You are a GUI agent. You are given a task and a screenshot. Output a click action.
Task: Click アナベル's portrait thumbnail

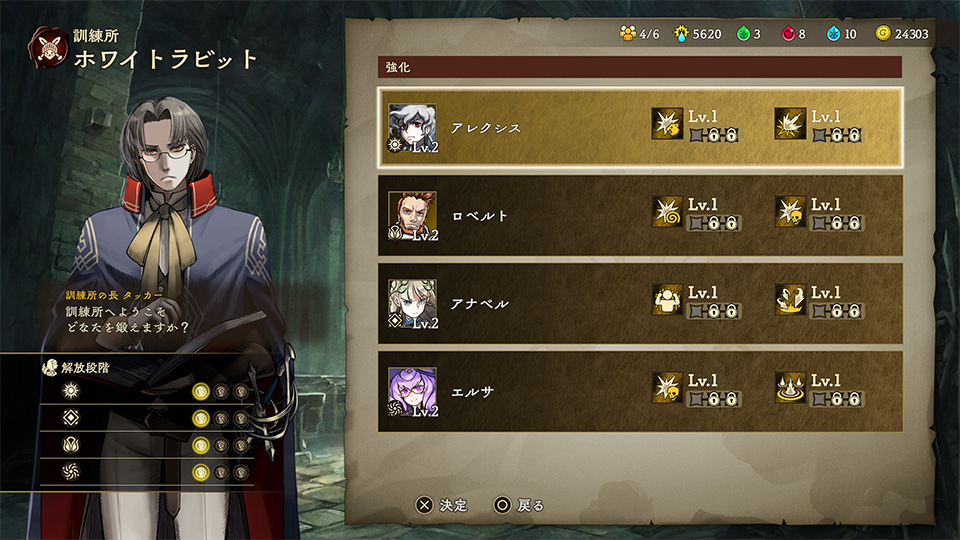(x=412, y=302)
